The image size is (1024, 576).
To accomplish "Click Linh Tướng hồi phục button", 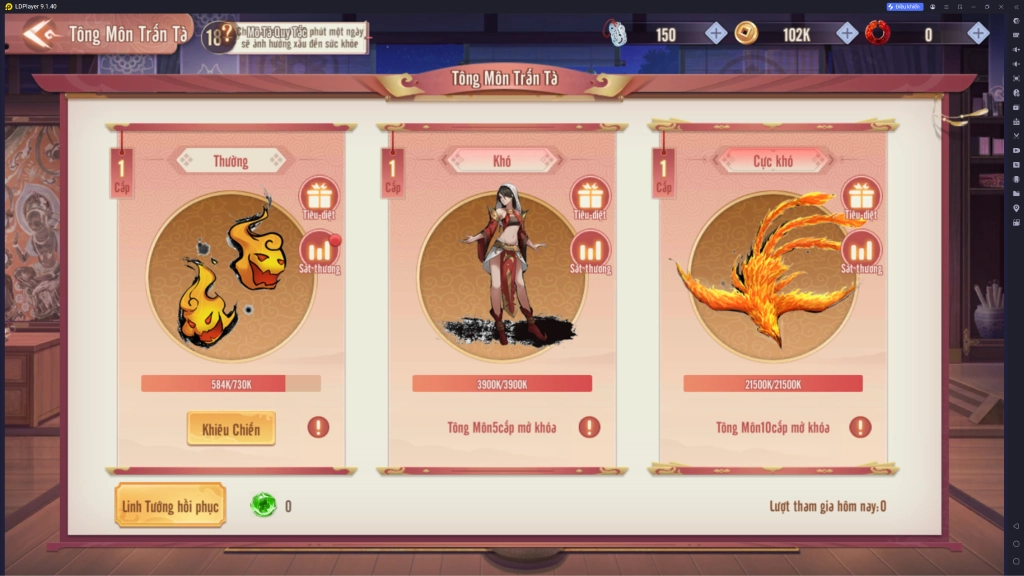I will [170, 505].
